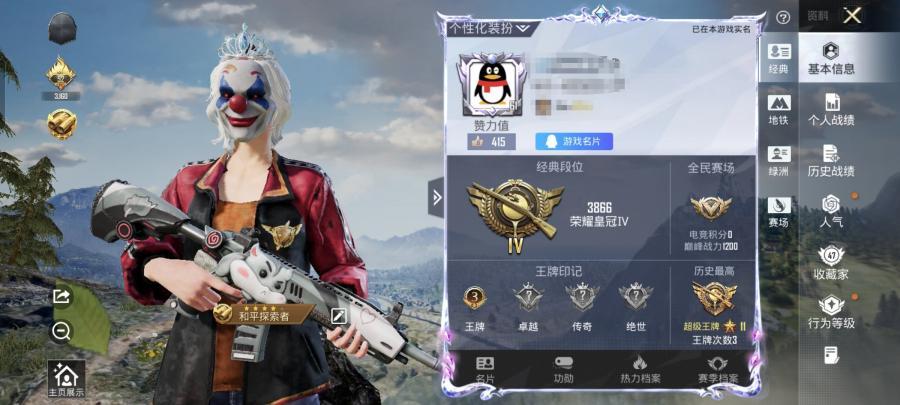Switch to the 绿洲 mode tab

(779, 161)
